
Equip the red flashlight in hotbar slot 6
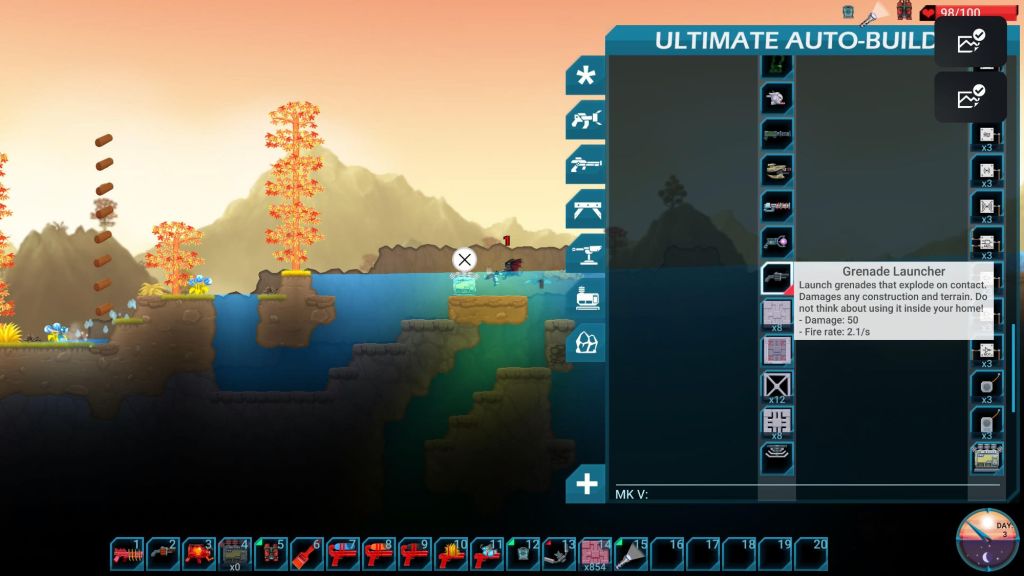point(306,553)
